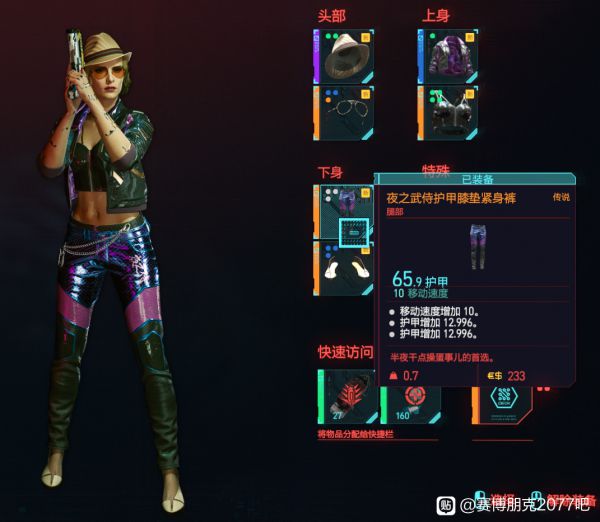
Task: Select the aviator glasses slot
Action: click(x=345, y=110)
